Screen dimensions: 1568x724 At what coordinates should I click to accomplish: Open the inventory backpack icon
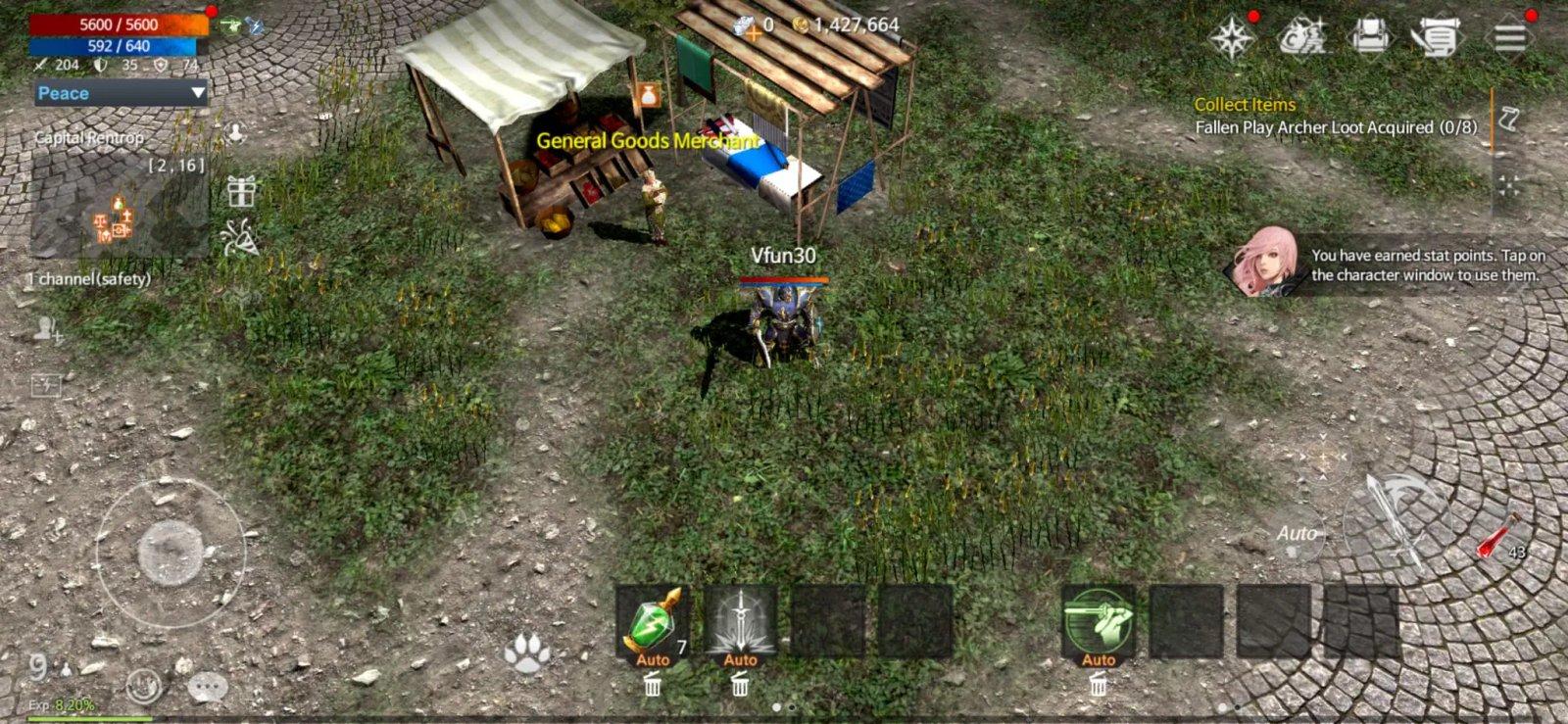coord(1372,37)
